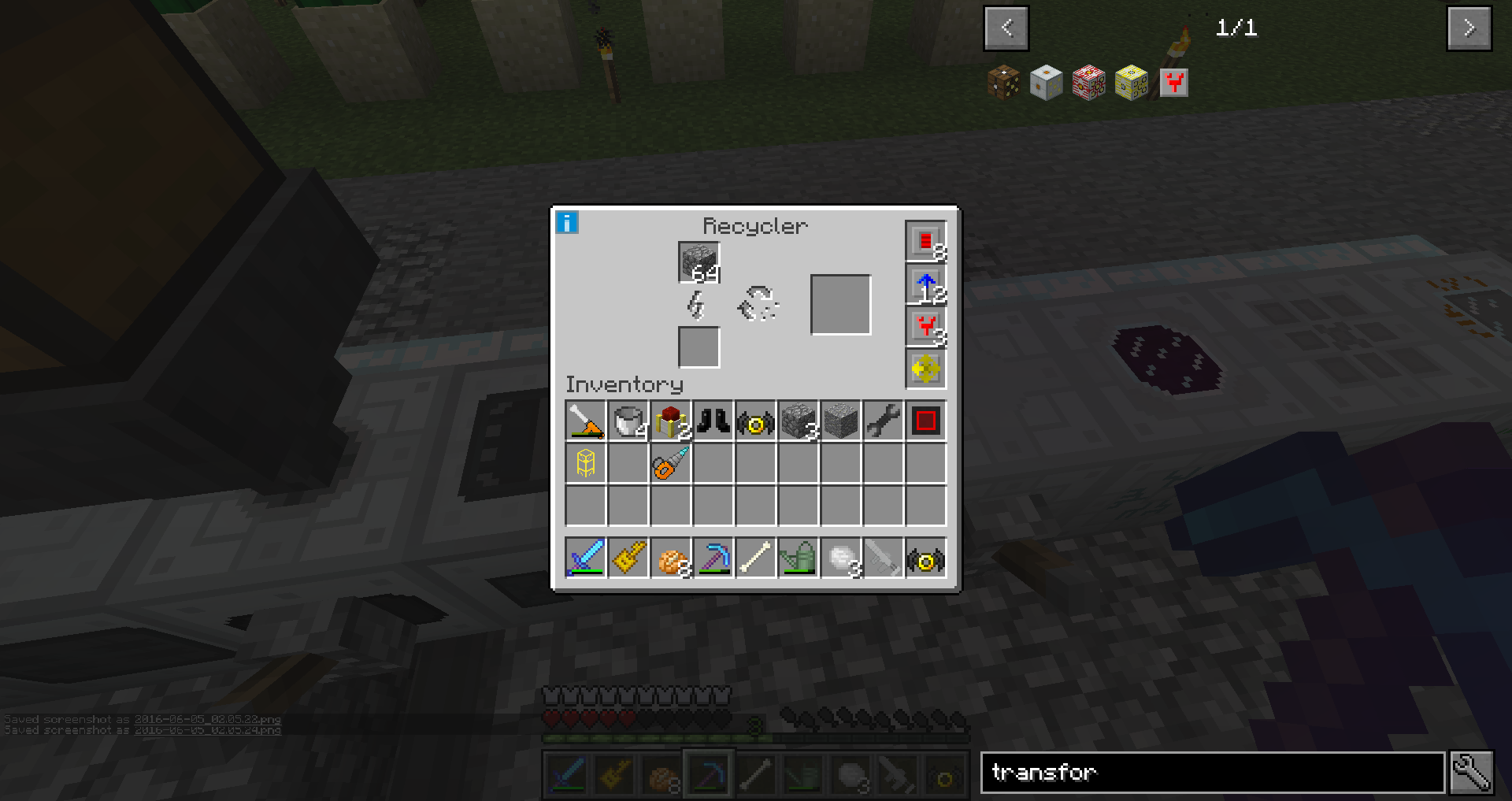
Task: Select the orange chainsaw in inventory
Action: click(670, 464)
